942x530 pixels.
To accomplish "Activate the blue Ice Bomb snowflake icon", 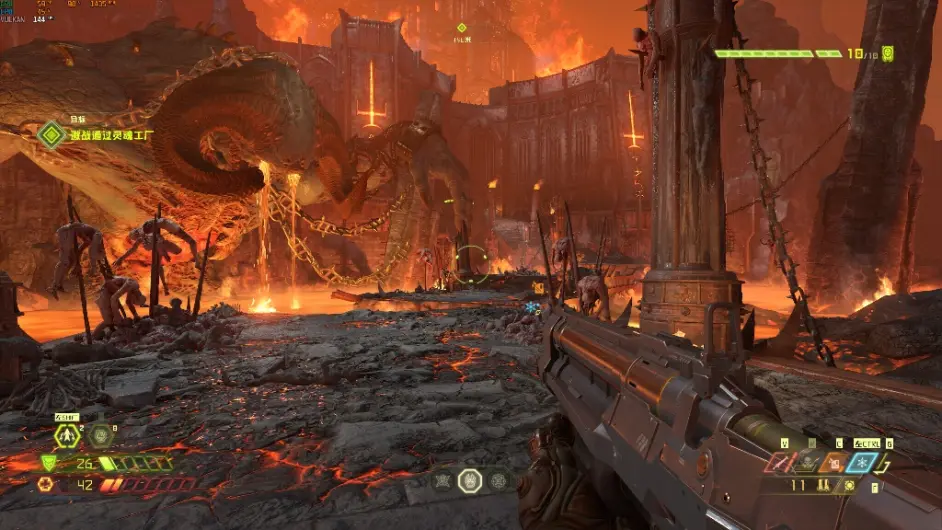I will (x=862, y=463).
